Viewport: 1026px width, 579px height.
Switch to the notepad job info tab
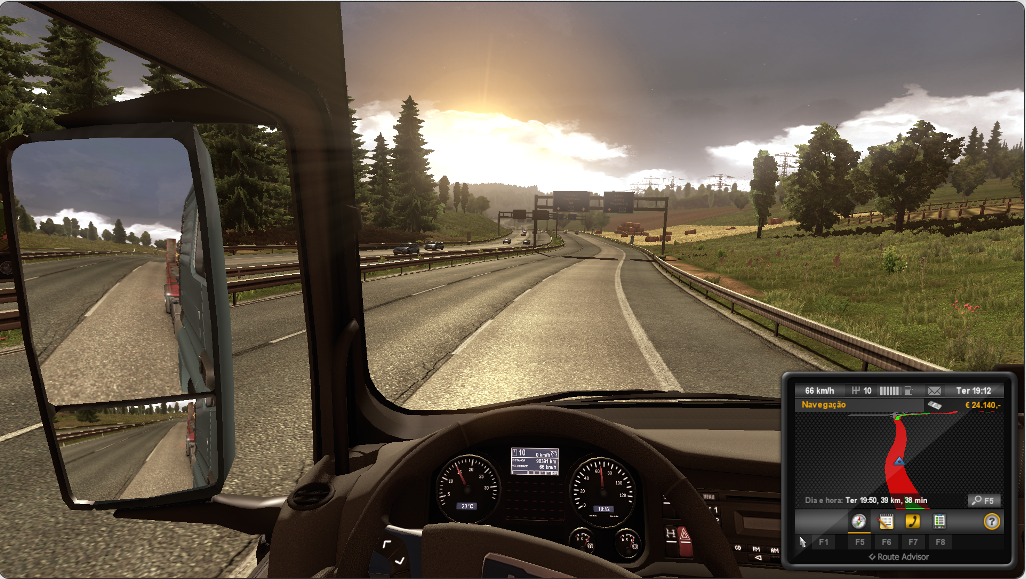885,521
